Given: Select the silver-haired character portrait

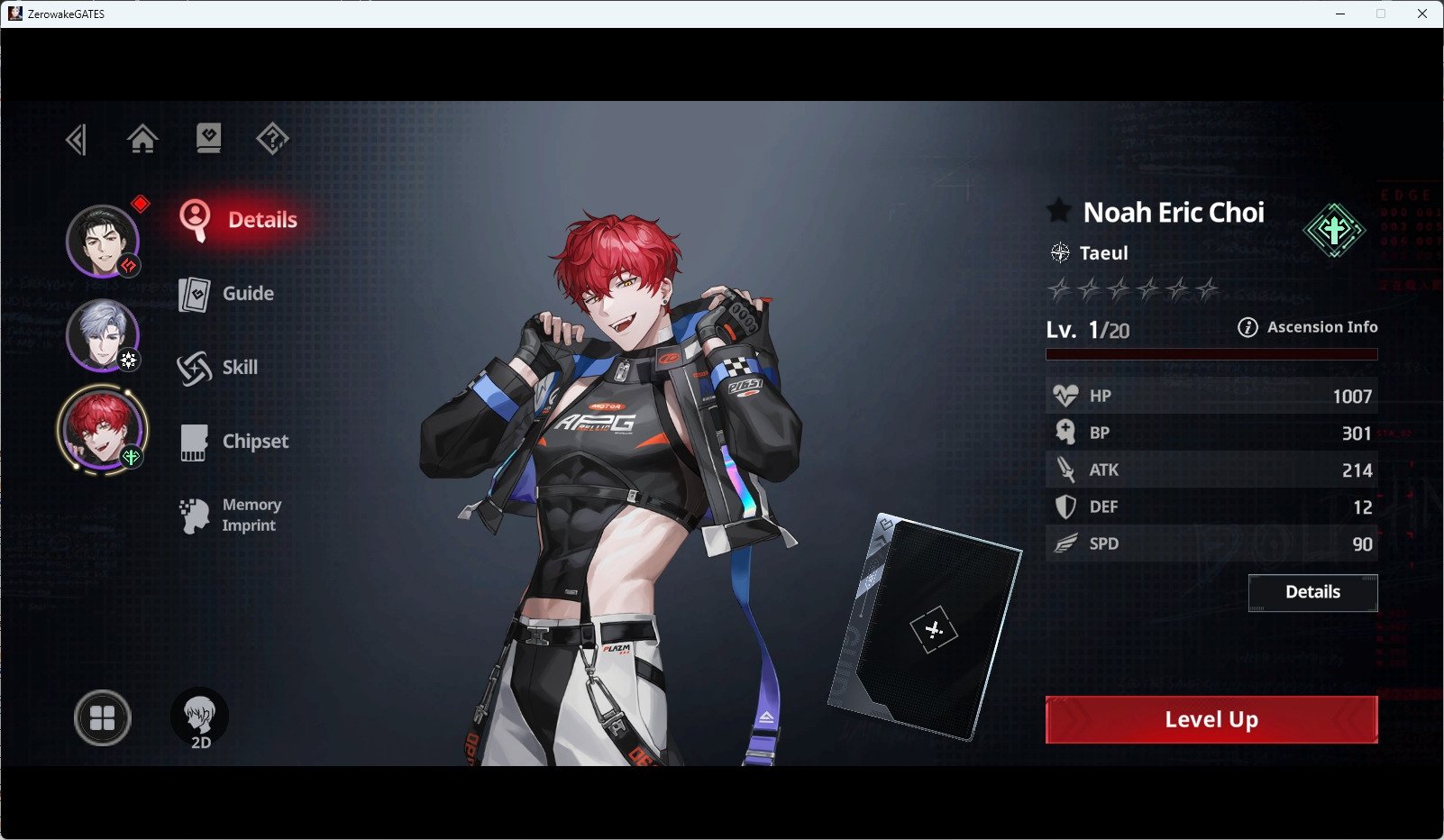Looking at the screenshot, I should click(102, 334).
